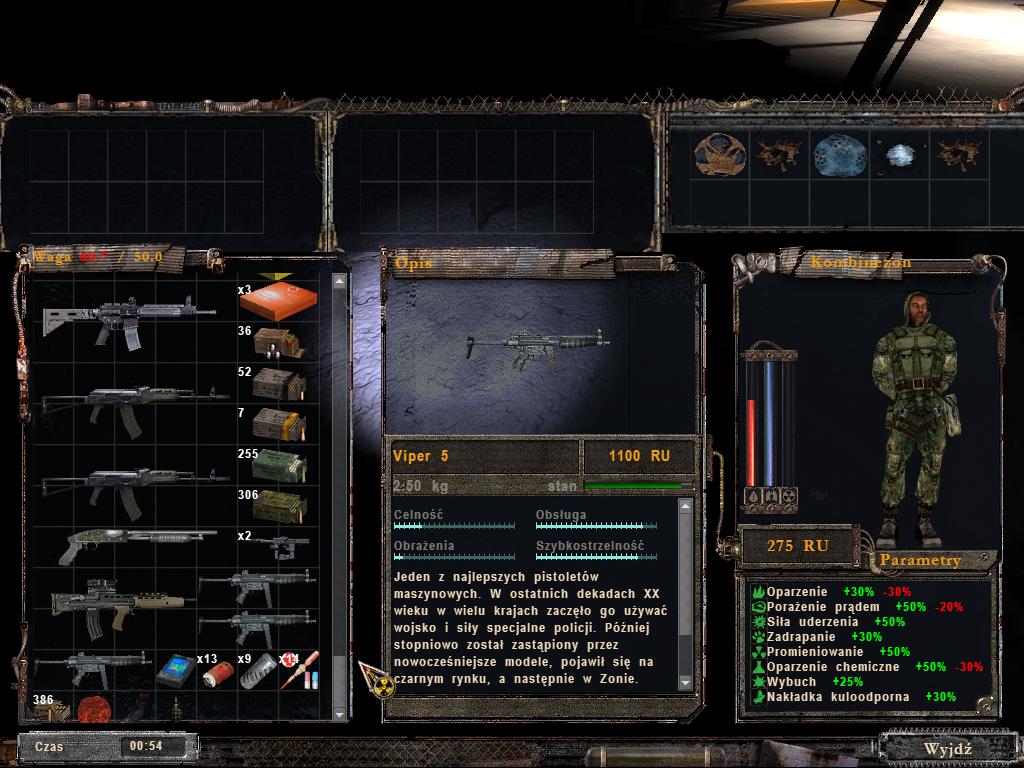The width and height of the screenshot is (1024, 768).
Task: Pick the orange medkit box stack
Action: (279, 300)
